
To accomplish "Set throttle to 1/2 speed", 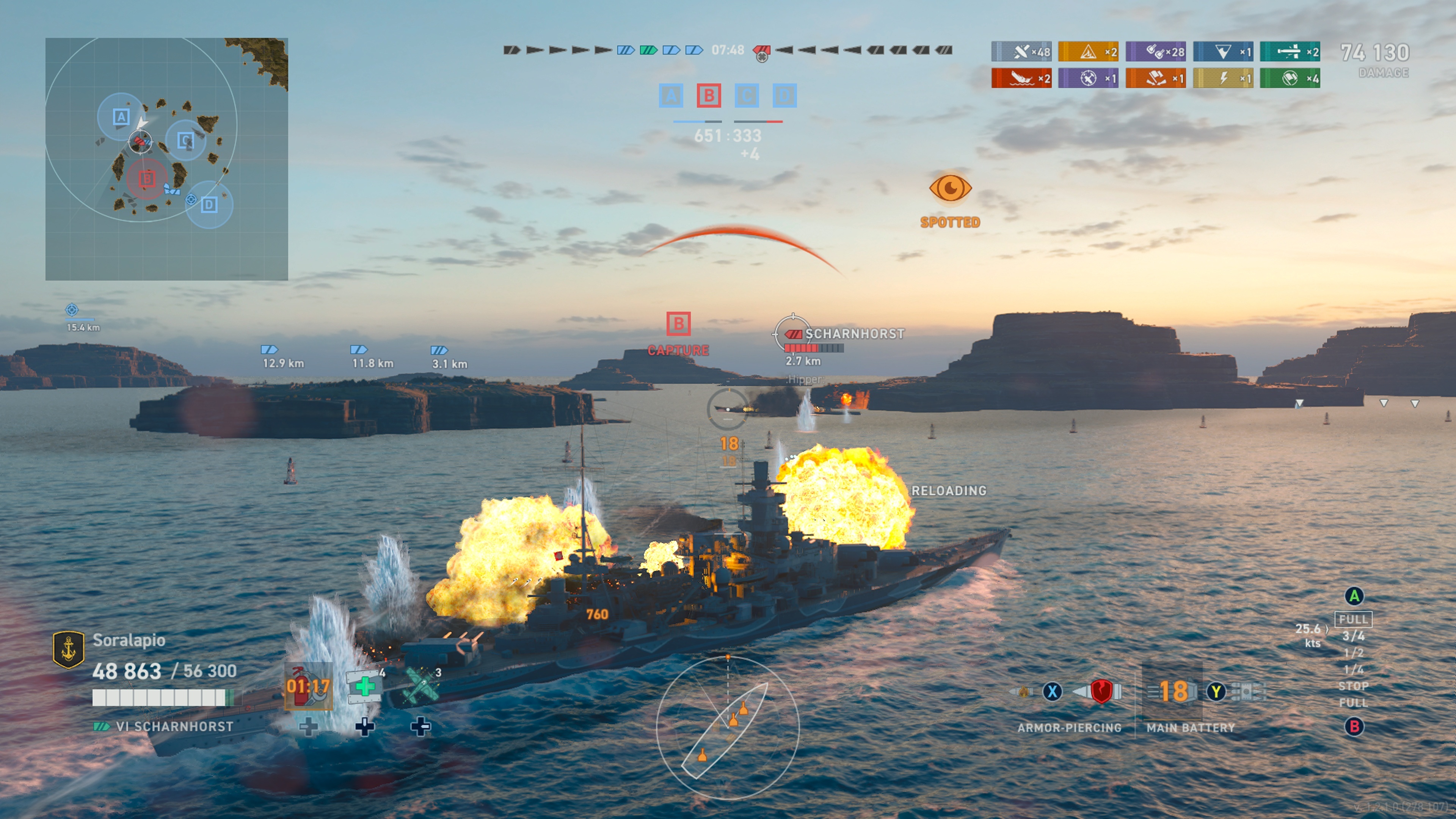I will point(1353,653).
